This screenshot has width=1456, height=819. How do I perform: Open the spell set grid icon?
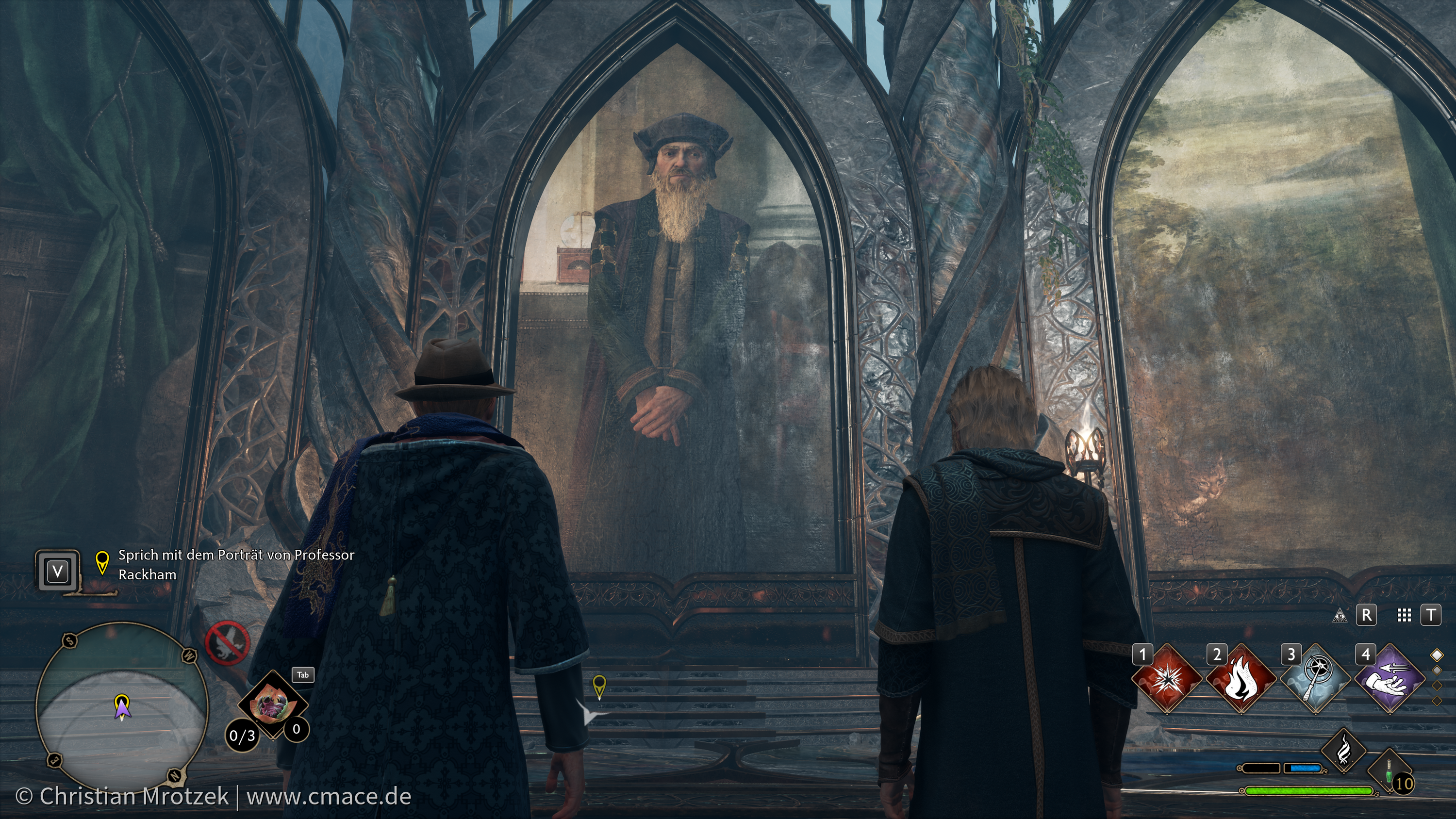(1404, 615)
